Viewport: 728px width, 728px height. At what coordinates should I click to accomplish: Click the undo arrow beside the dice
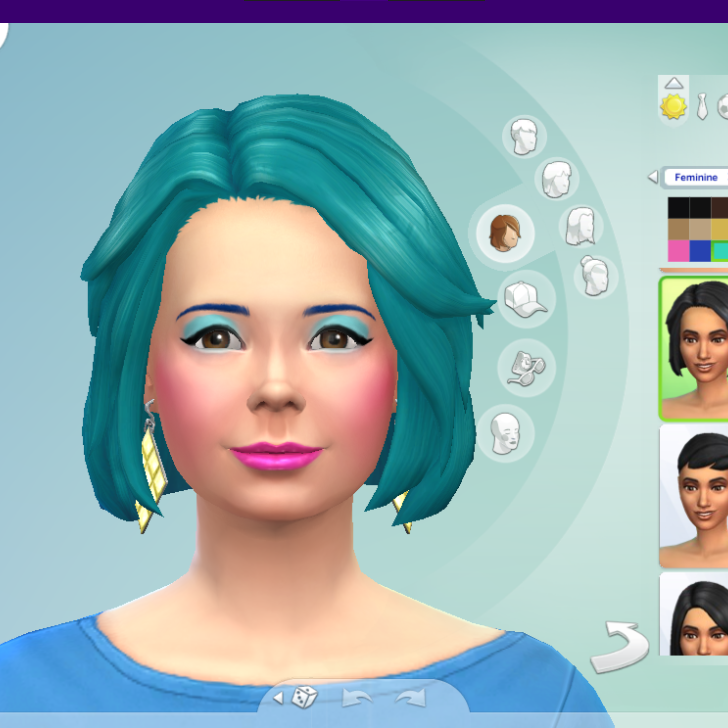coord(359,697)
